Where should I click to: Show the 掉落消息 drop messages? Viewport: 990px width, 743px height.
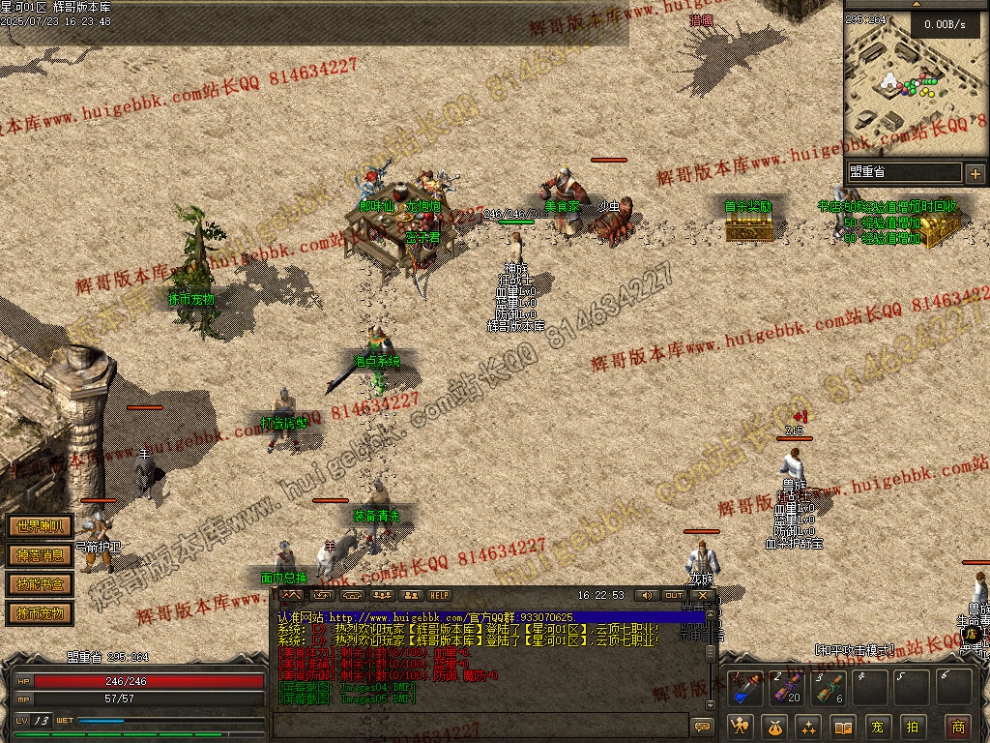(x=41, y=555)
